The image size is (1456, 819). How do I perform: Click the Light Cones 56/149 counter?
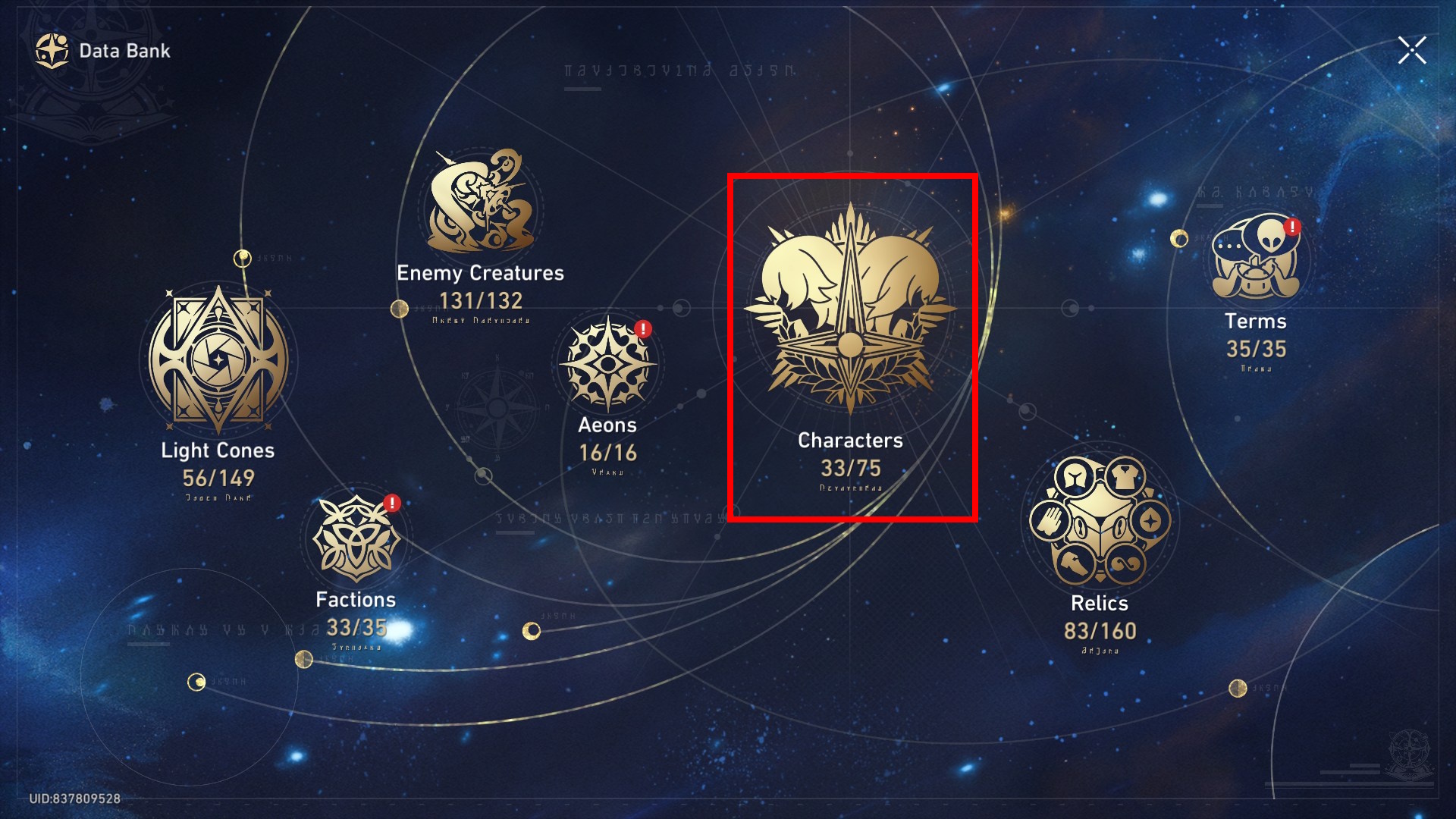[x=218, y=479]
